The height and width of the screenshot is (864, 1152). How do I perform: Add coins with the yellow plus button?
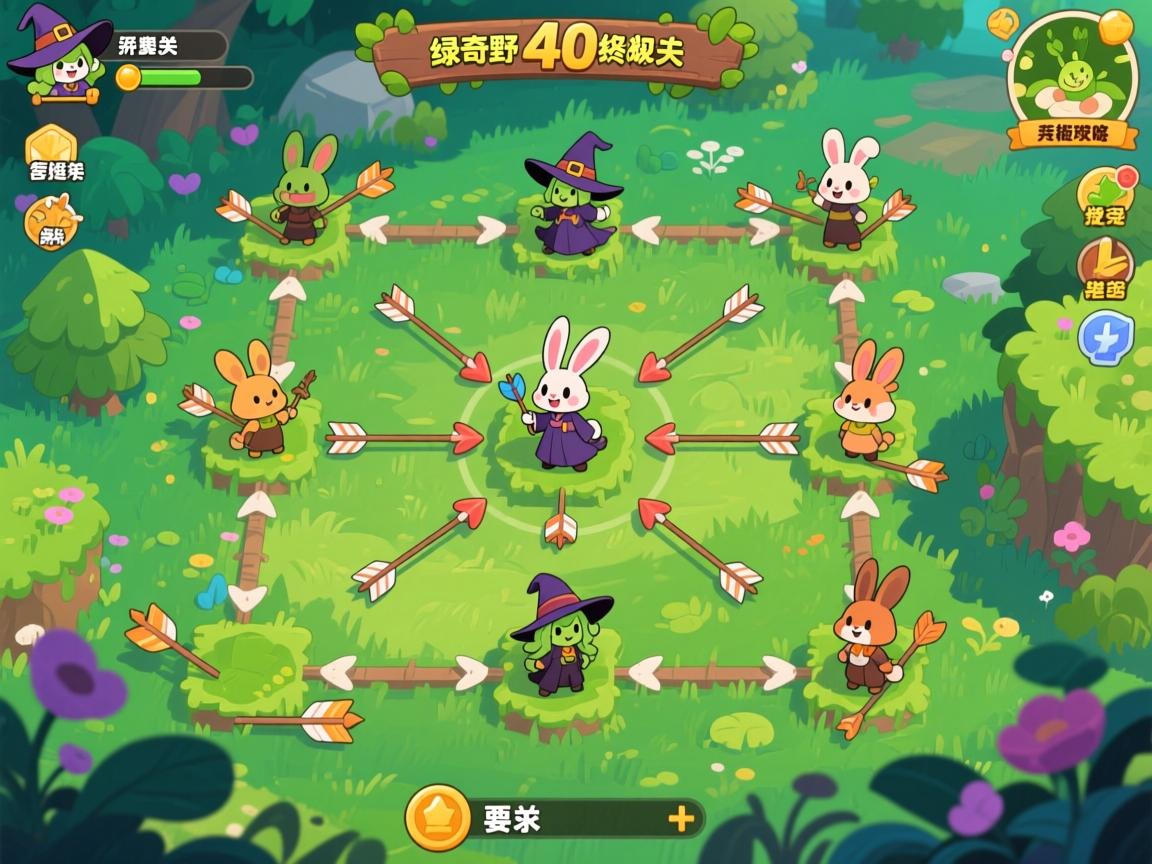[681, 819]
